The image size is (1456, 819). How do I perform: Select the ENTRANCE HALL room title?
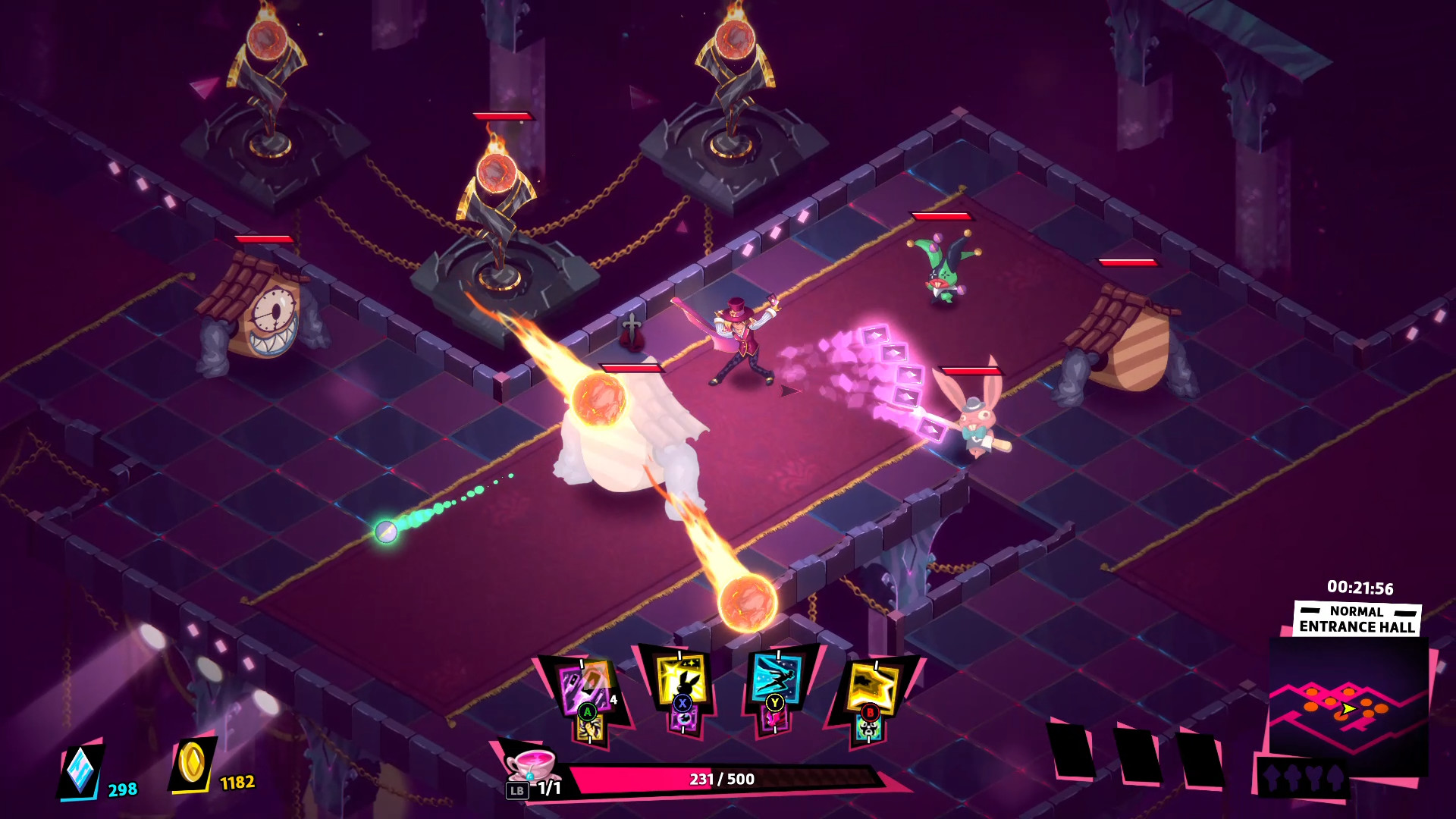pyautogui.click(x=1357, y=626)
